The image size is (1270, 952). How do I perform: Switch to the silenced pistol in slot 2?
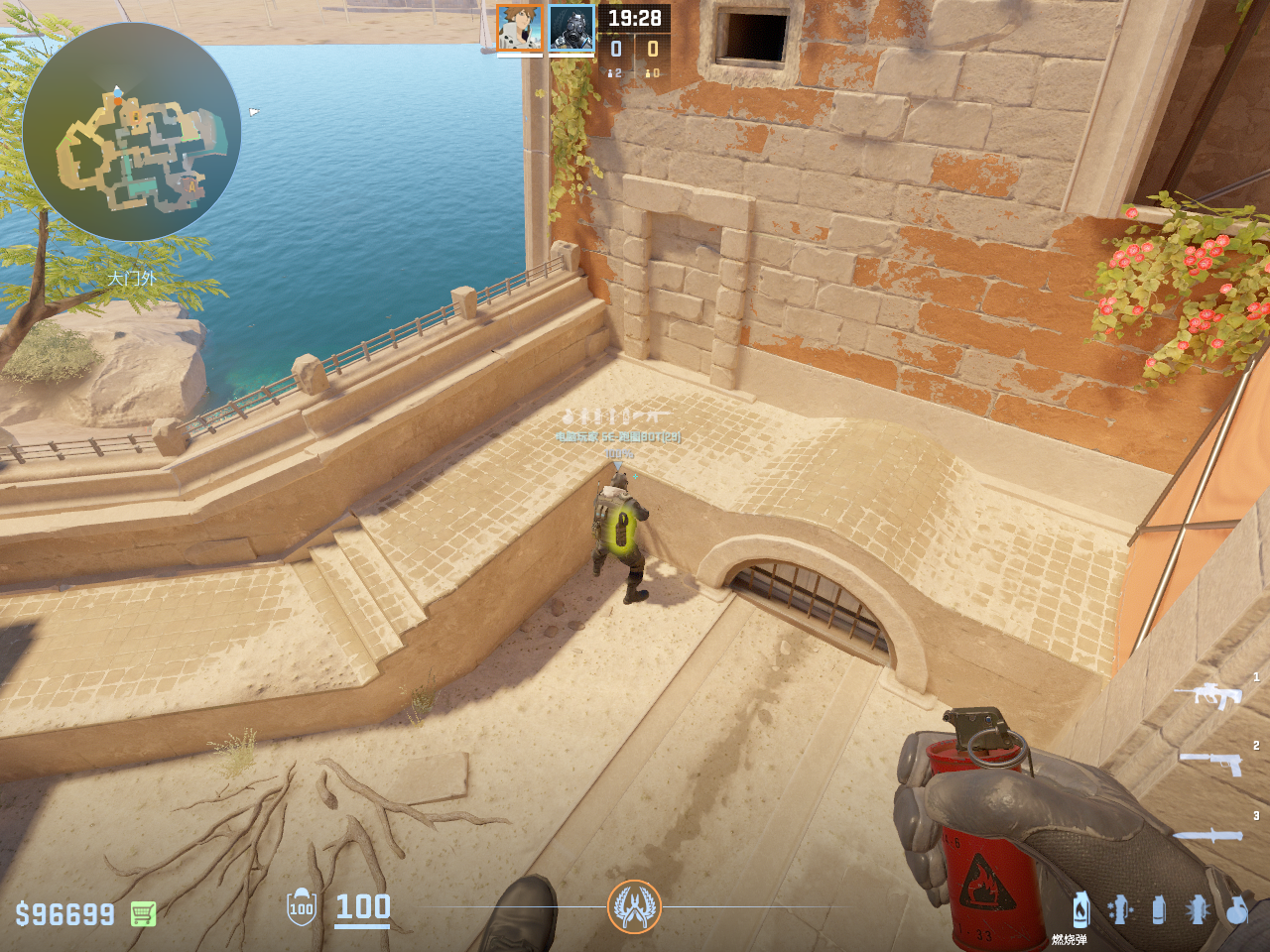pyautogui.click(x=1211, y=763)
